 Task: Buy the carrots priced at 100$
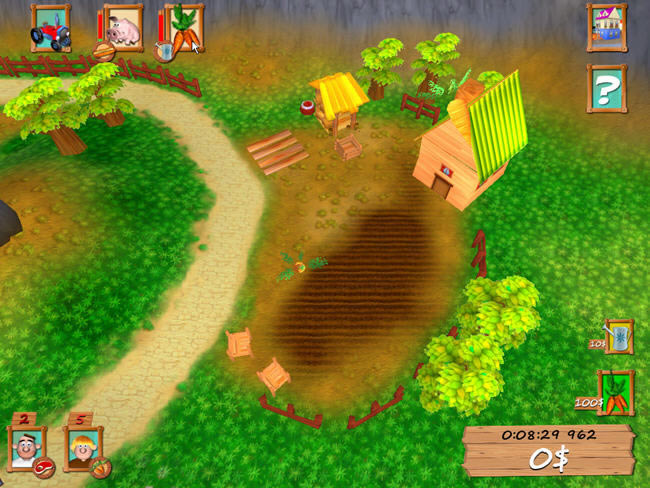(616, 391)
